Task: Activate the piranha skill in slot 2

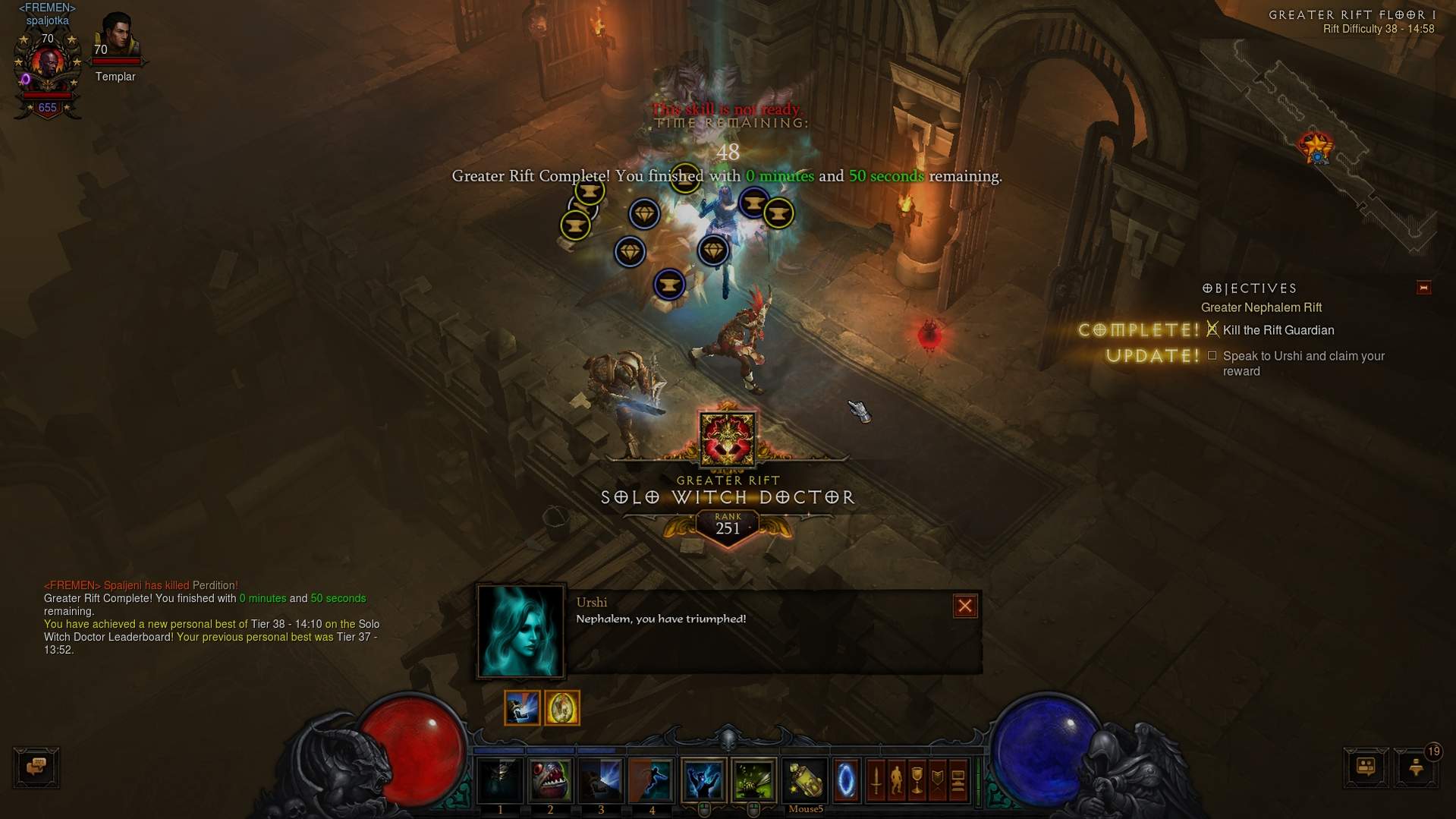Action: pyautogui.click(x=550, y=780)
